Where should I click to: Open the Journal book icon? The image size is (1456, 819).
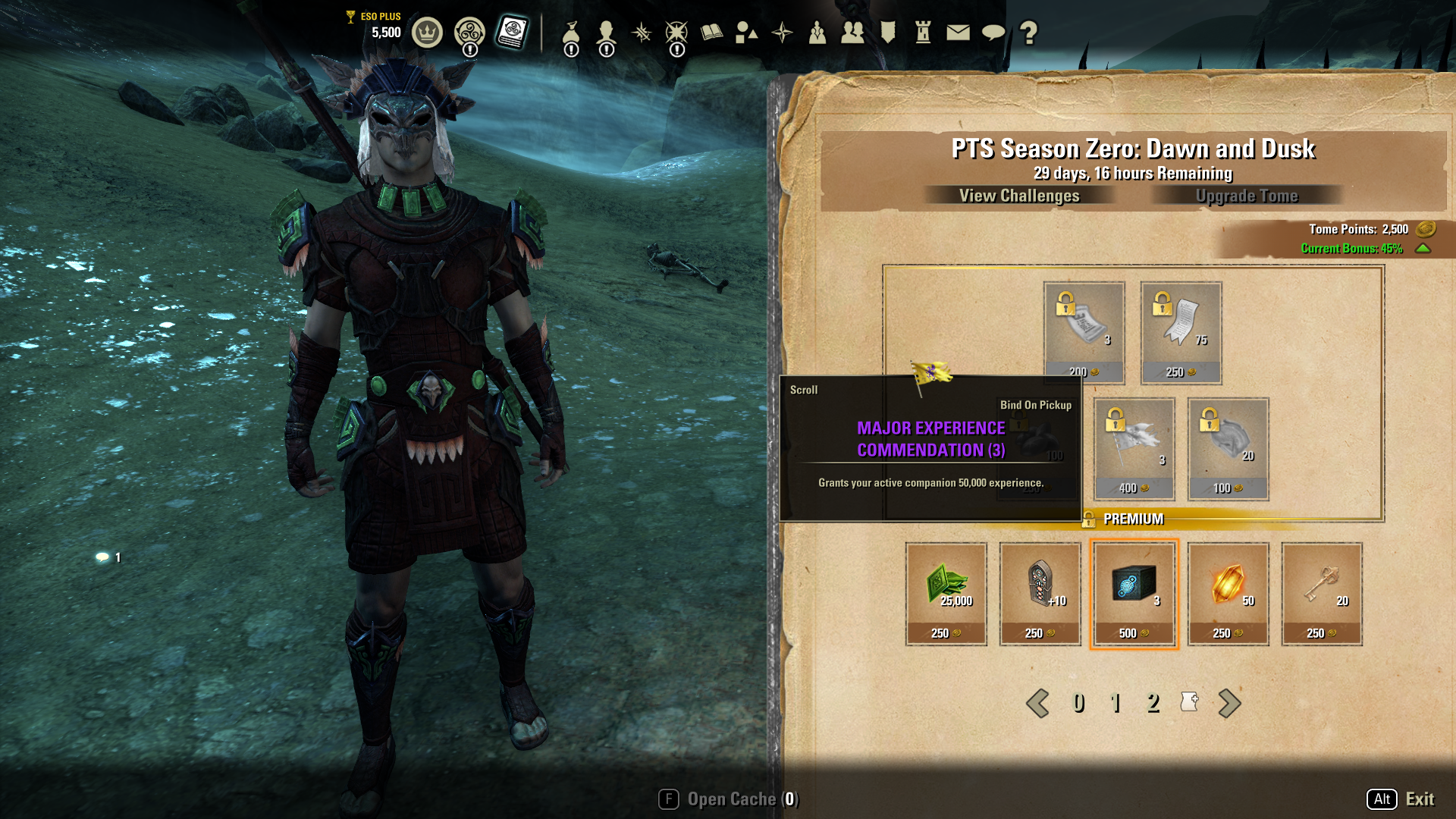pos(711,31)
